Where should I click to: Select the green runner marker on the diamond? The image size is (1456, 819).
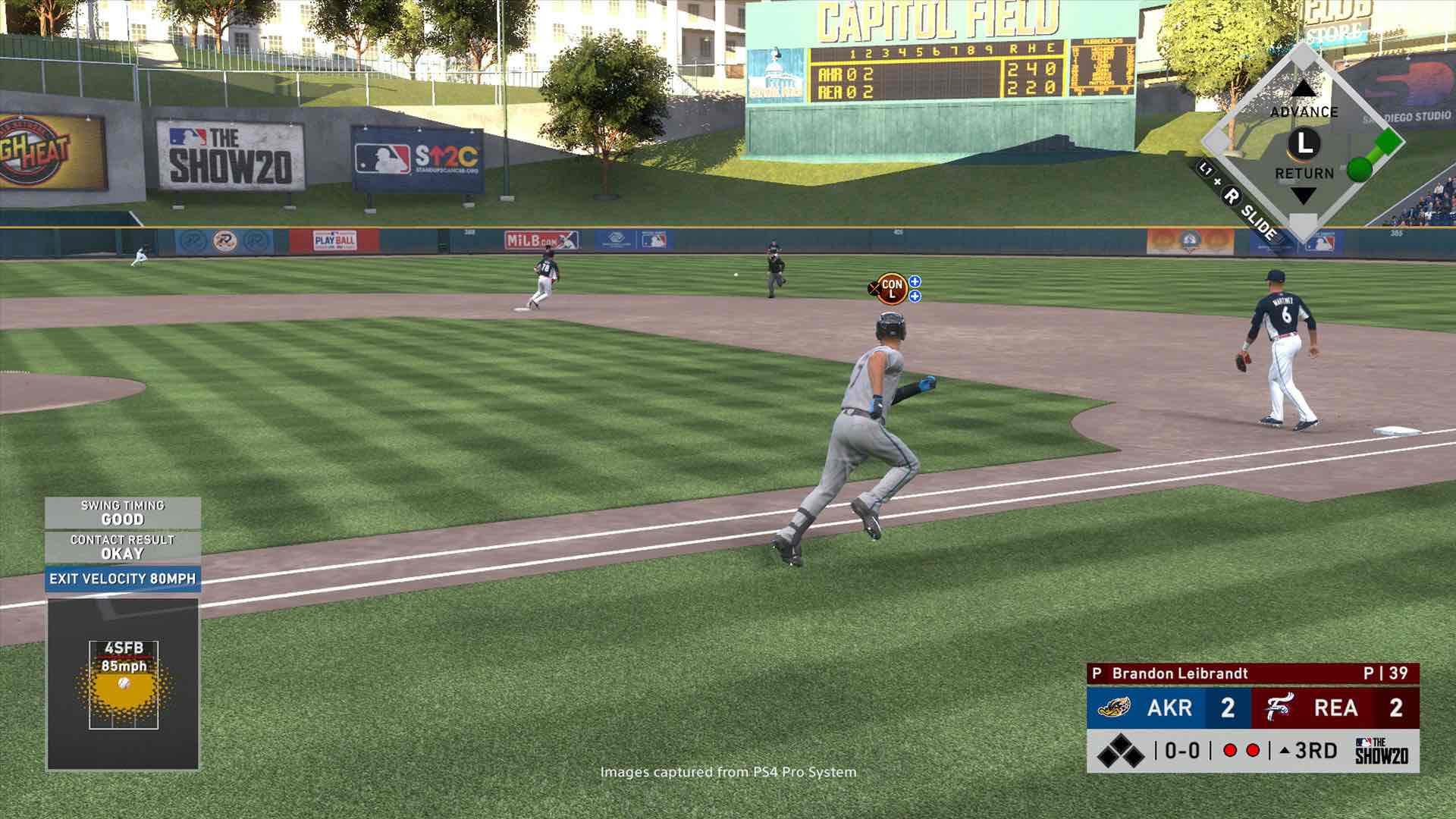point(1359,168)
